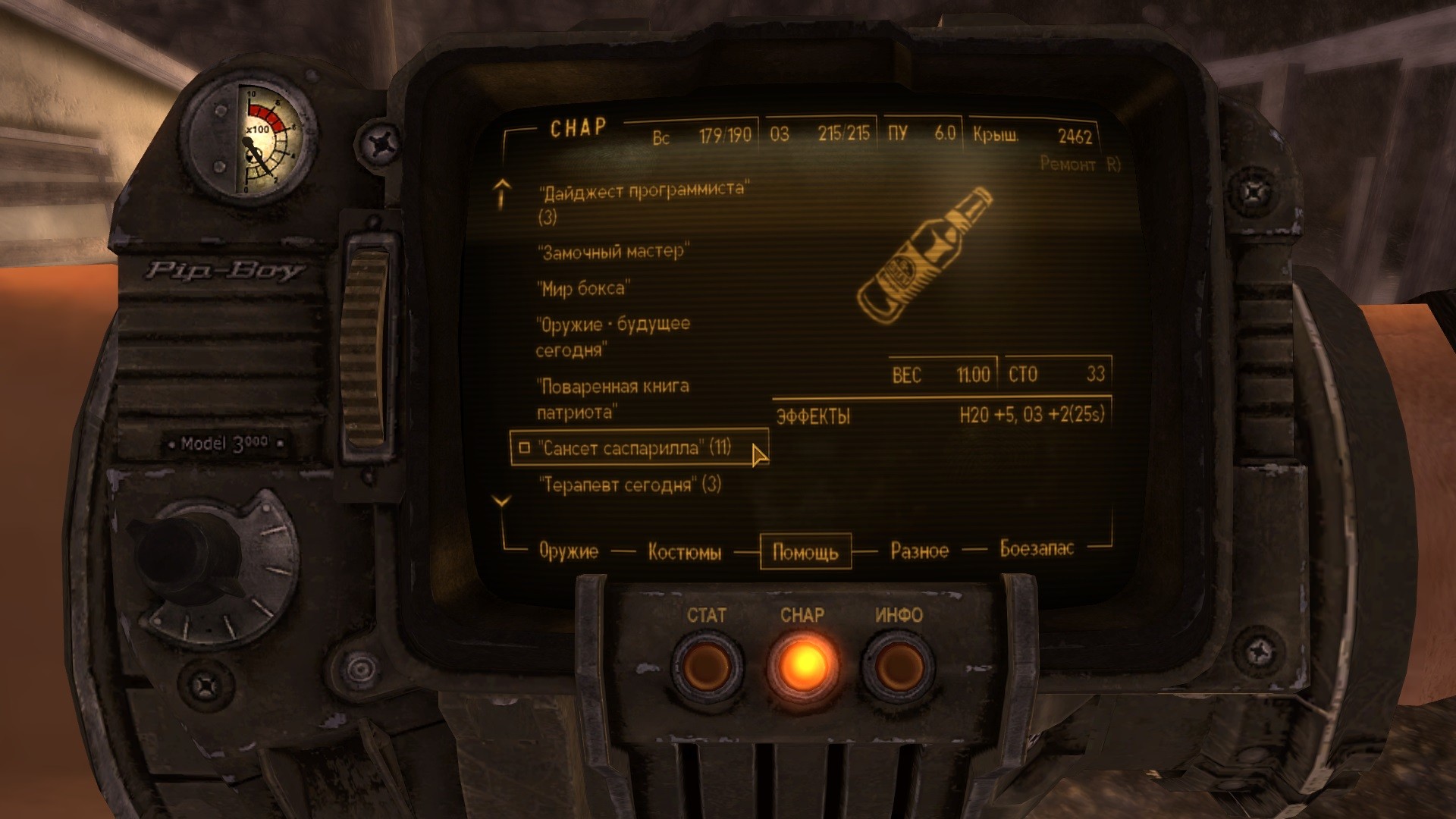
Task: Choose "Замочный мастер" from the list
Action: click(613, 252)
